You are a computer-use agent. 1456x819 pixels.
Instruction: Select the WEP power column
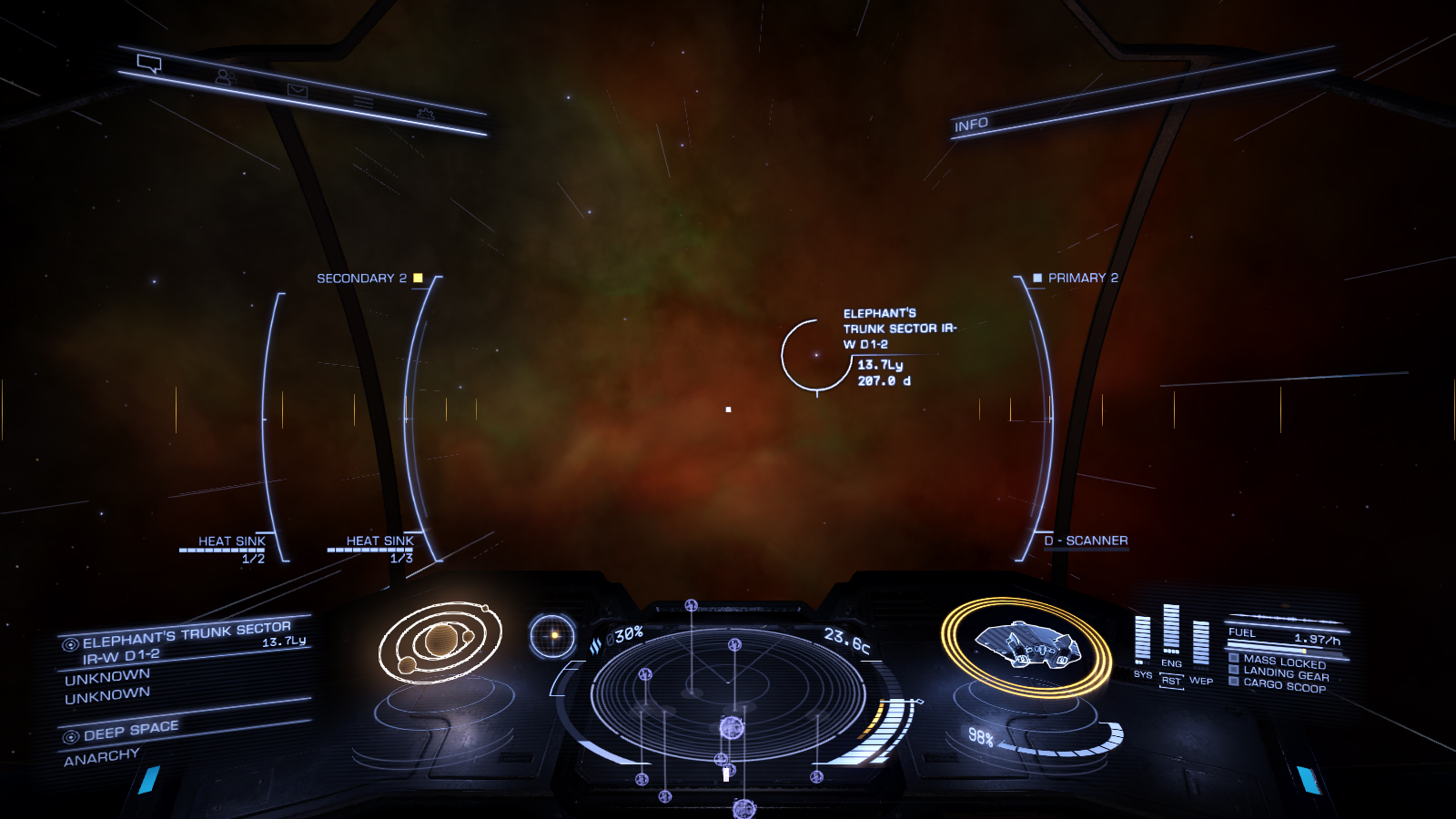(x=1201, y=644)
